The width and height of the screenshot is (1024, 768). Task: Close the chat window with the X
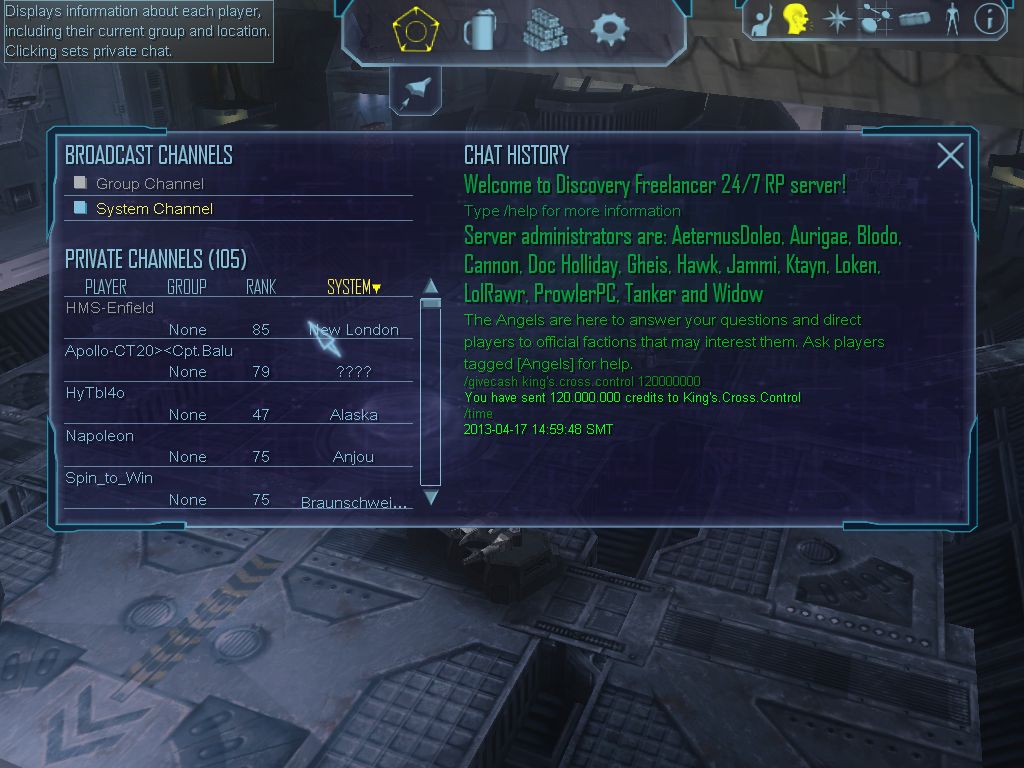(x=950, y=156)
